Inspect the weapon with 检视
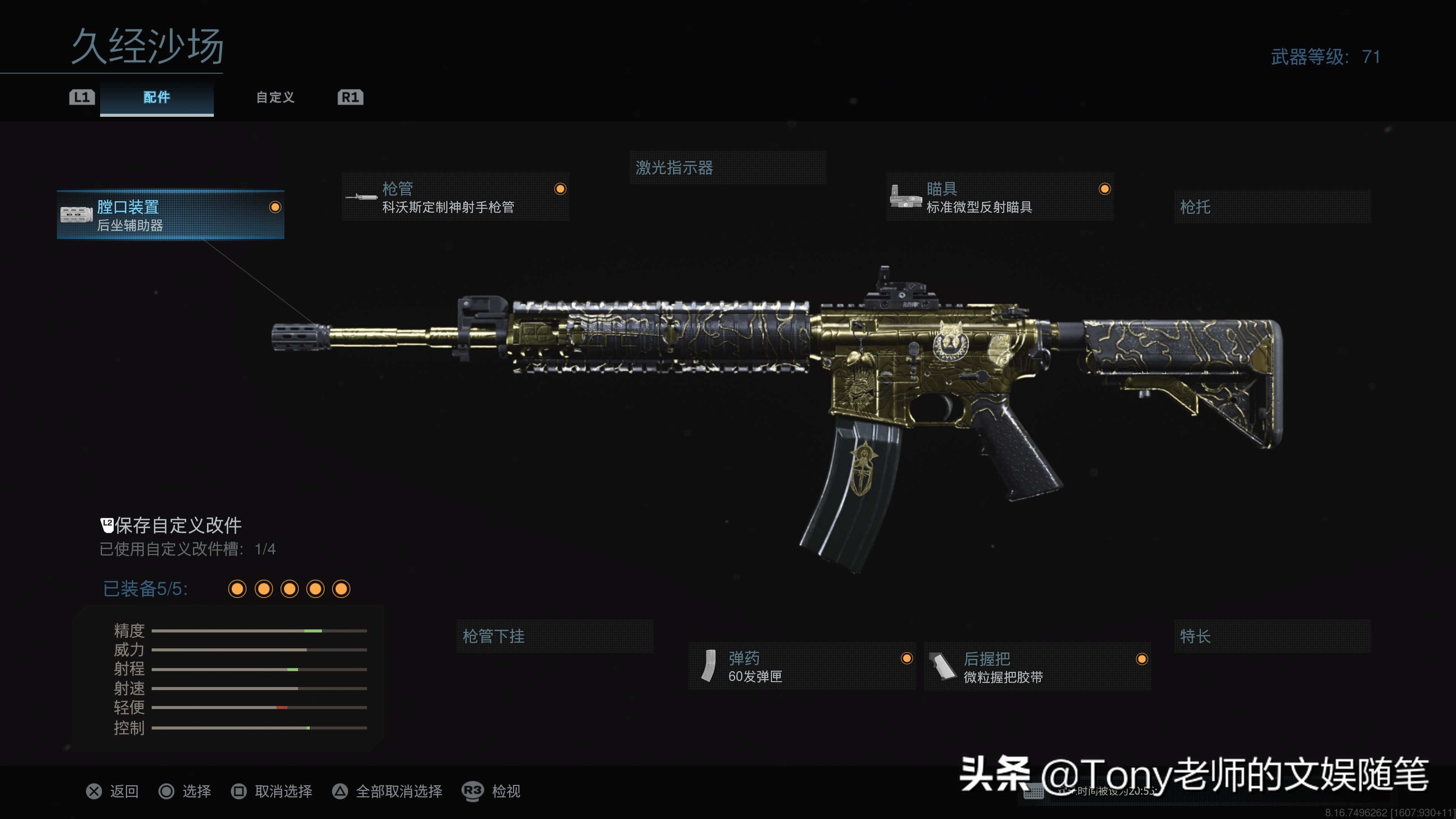The height and width of the screenshot is (819, 1456). [492, 791]
